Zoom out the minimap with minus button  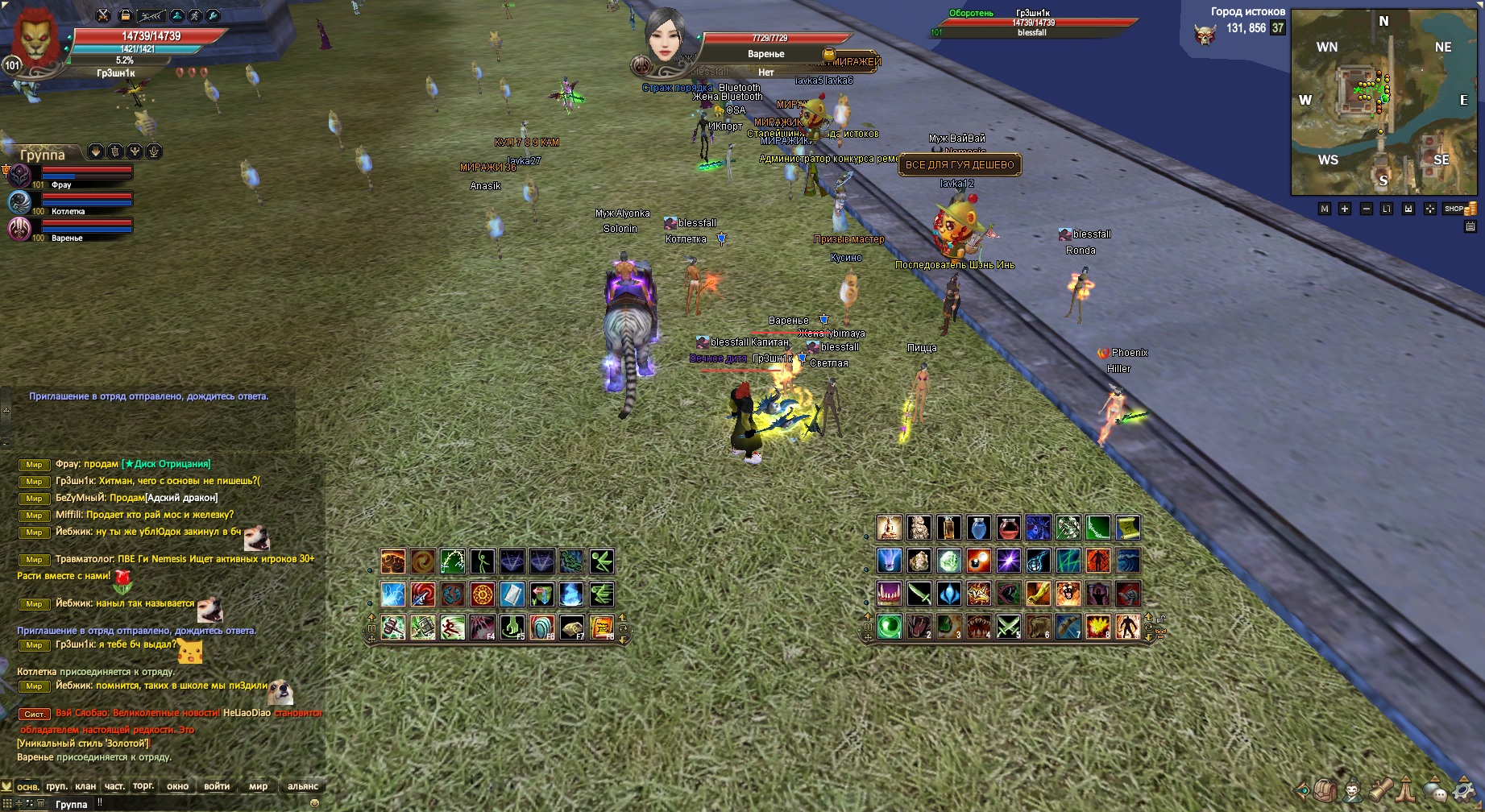1366,209
